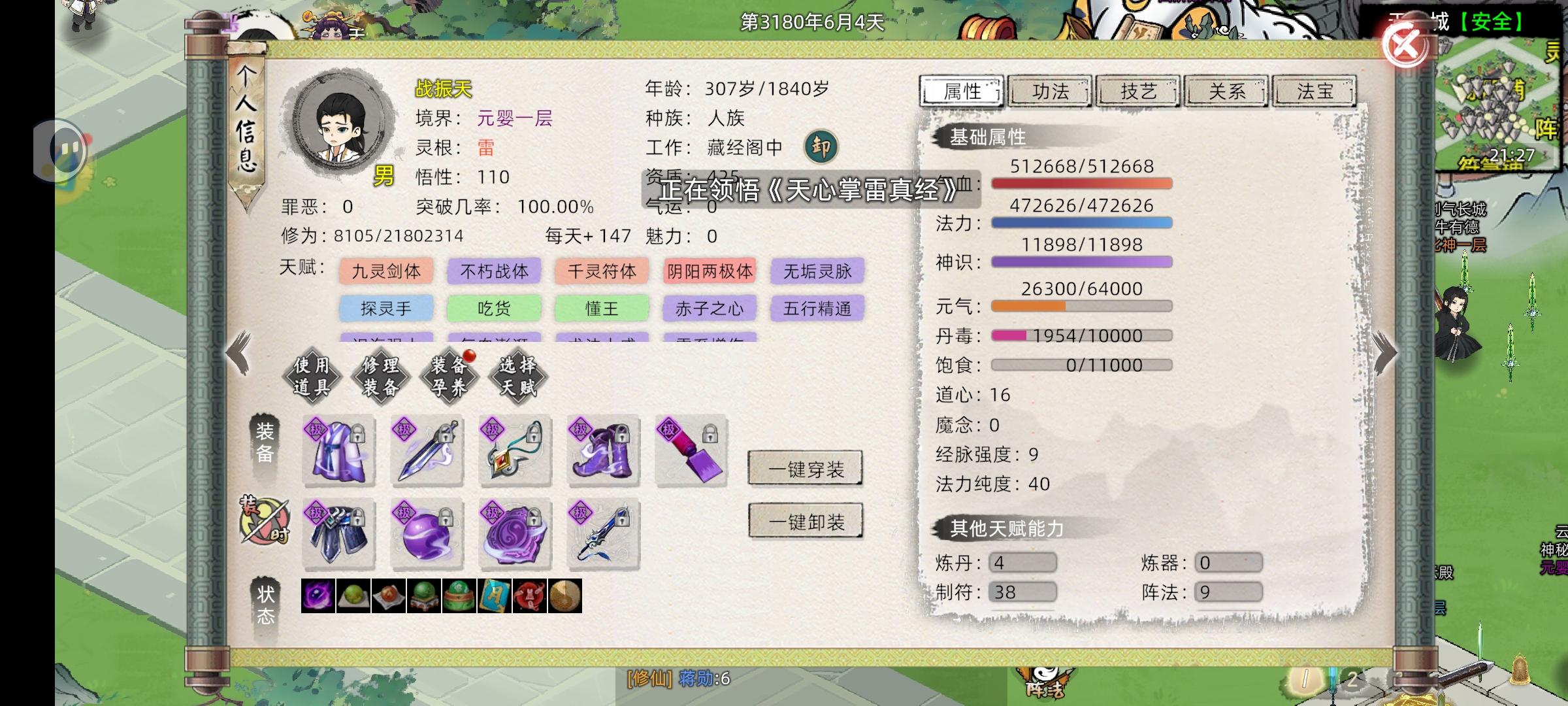The height and width of the screenshot is (706, 1568).
Task: Open 装备孕养 icon with red notification dot
Action: coord(448,377)
